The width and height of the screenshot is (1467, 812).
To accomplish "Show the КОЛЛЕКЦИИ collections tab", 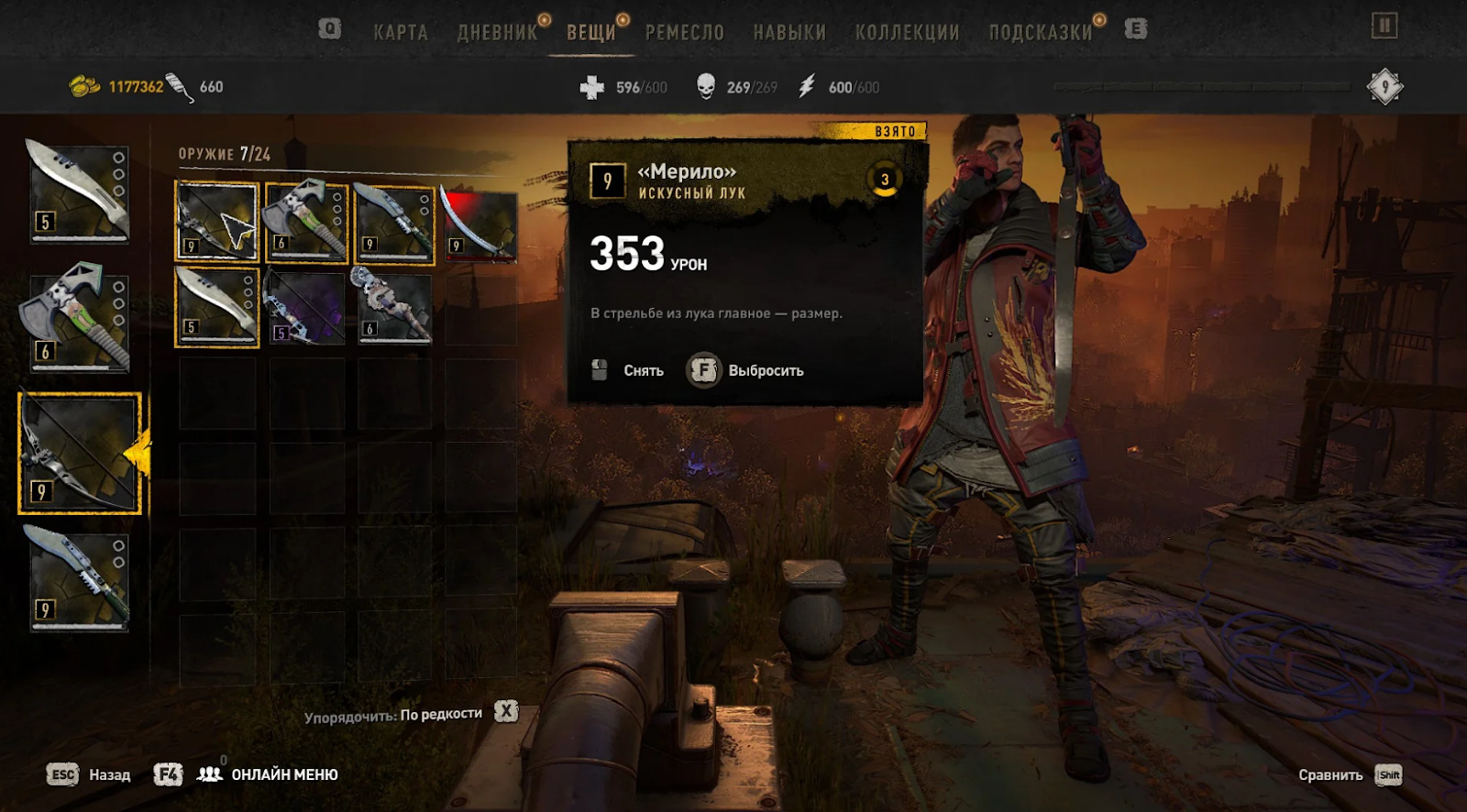I will coord(907,33).
